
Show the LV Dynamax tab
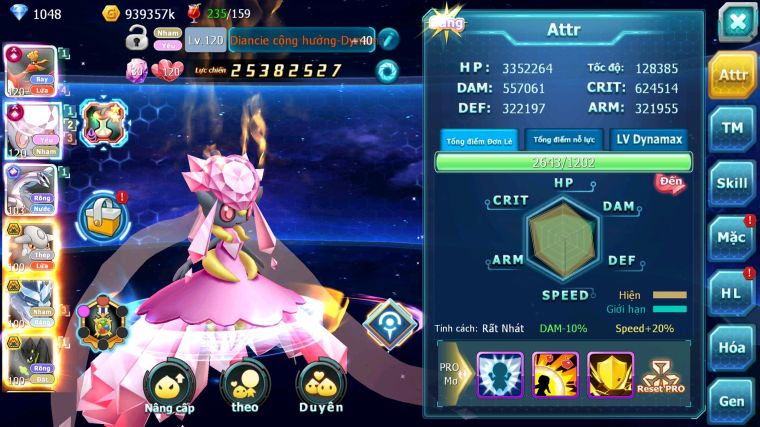coord(647,140)
